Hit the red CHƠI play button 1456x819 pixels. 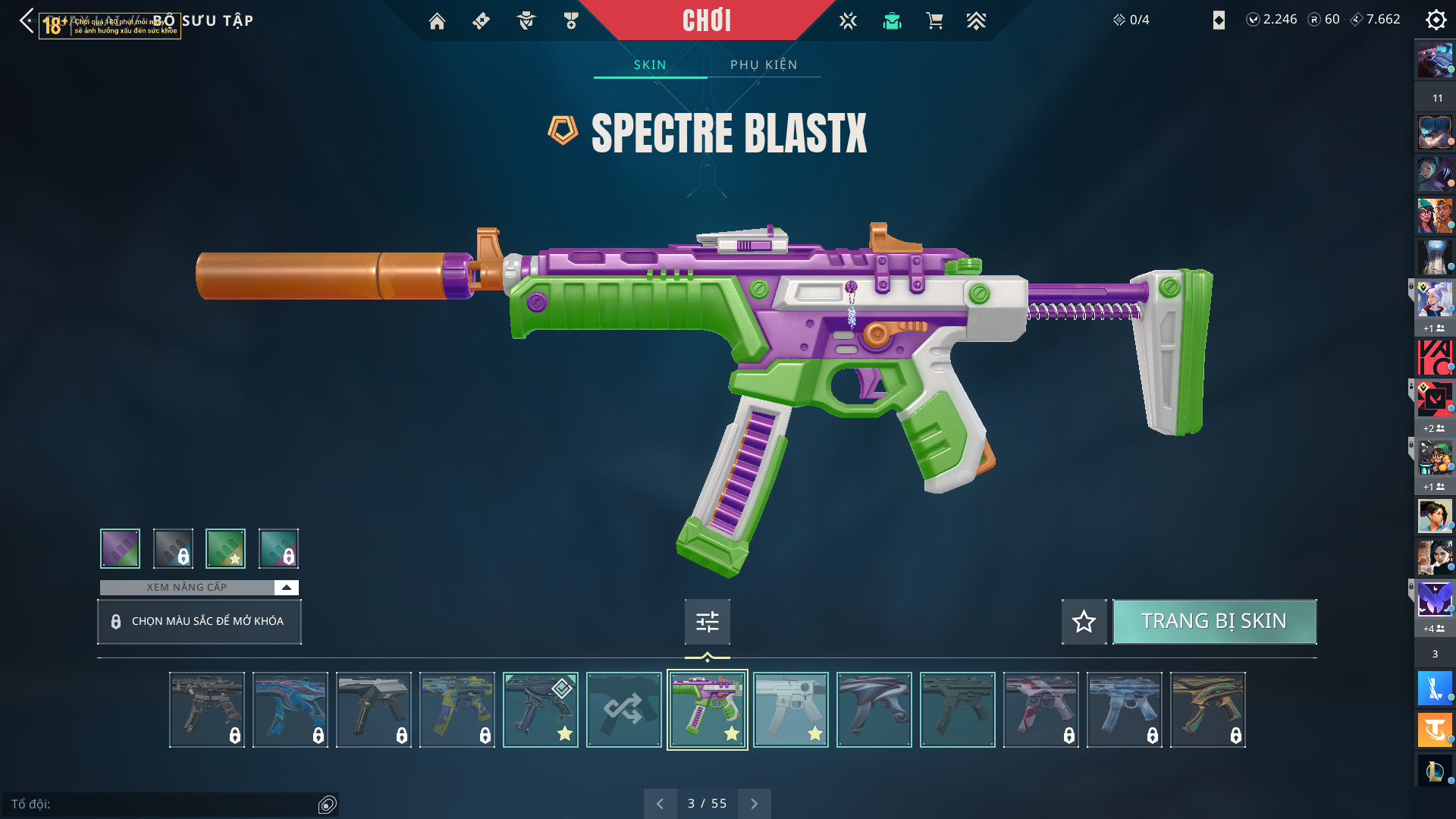(707, 20)
